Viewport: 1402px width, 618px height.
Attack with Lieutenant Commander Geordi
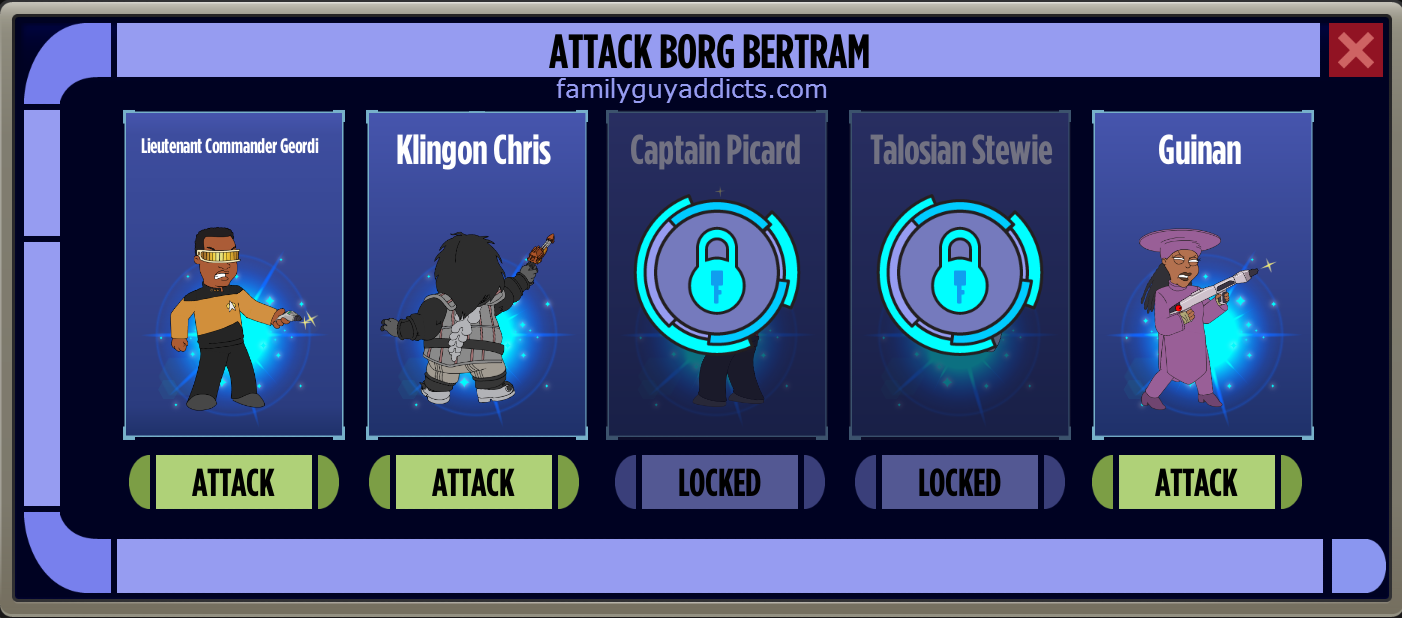click(x=234, y=482)
